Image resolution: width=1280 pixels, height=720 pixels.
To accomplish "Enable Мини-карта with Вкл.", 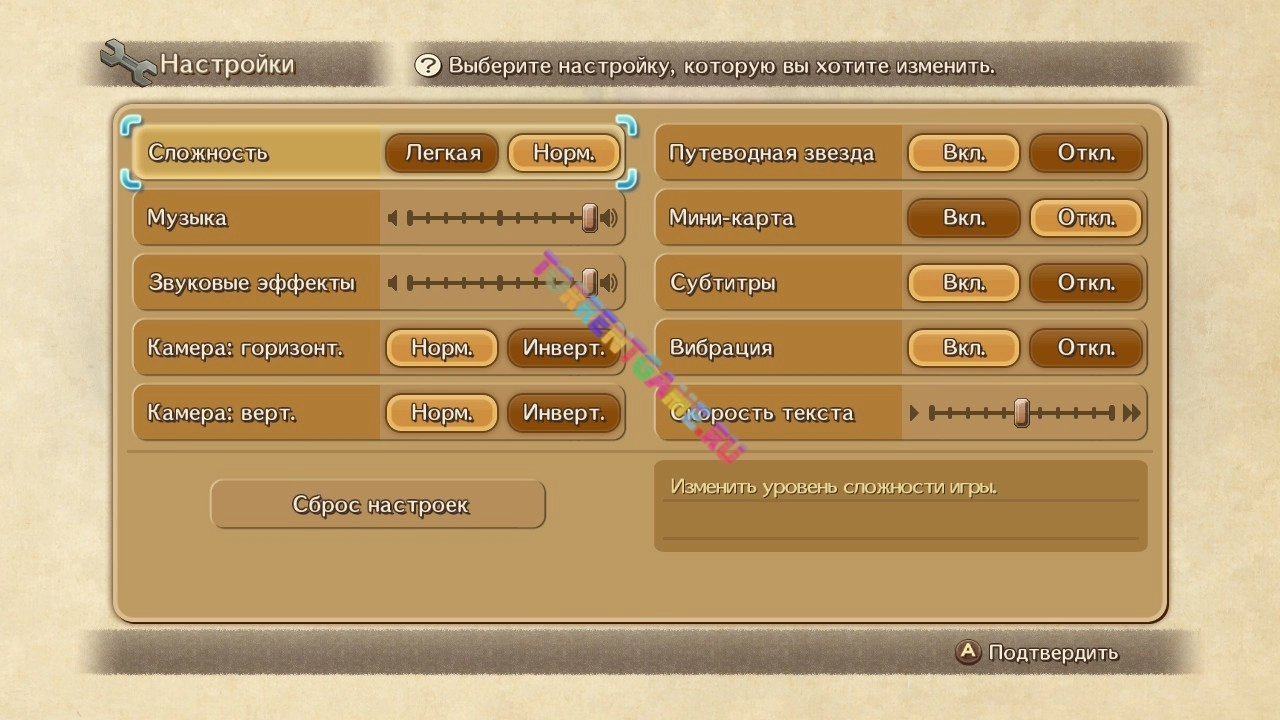I will tap(964, 218).
